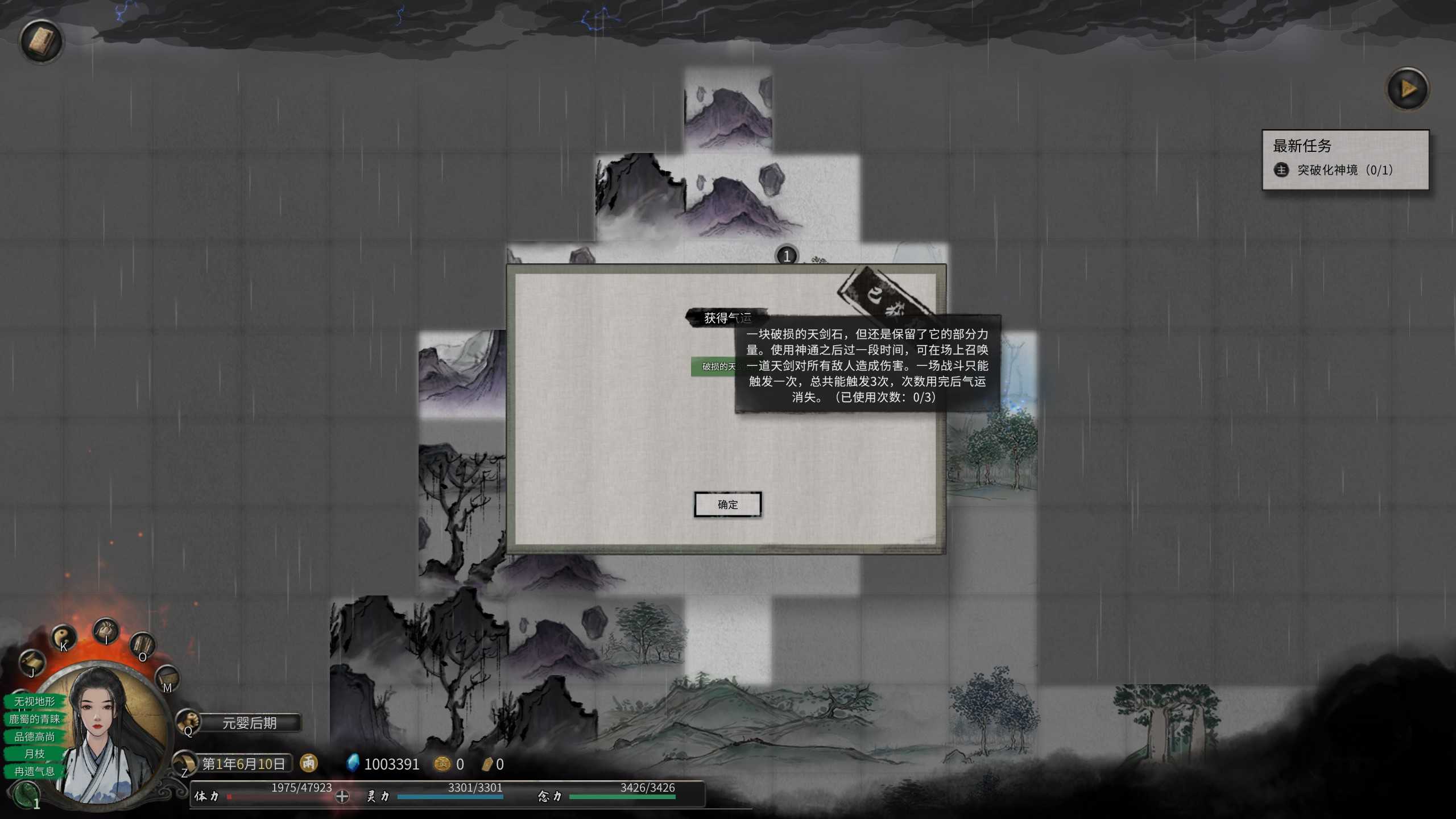Click the blue spirit stone currency icon

(x=353, y=763)
